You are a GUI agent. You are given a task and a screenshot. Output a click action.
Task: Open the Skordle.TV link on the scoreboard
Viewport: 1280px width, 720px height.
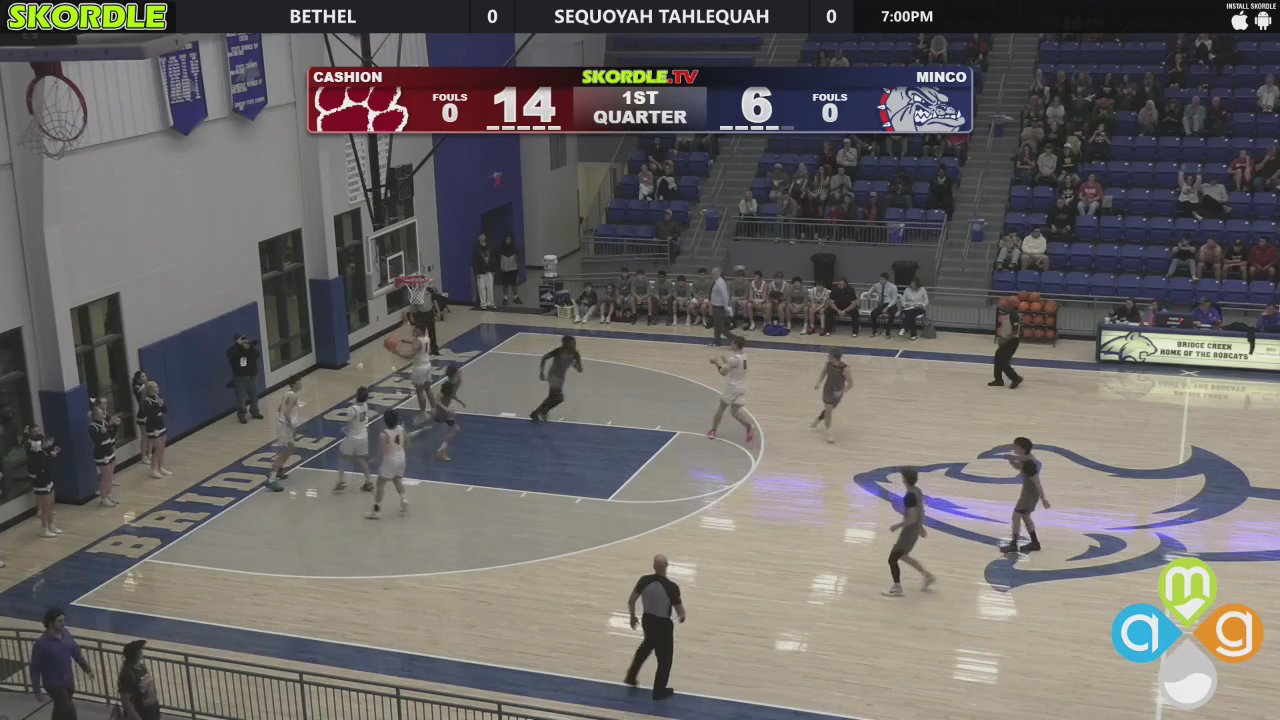click(x=640, y=77)
